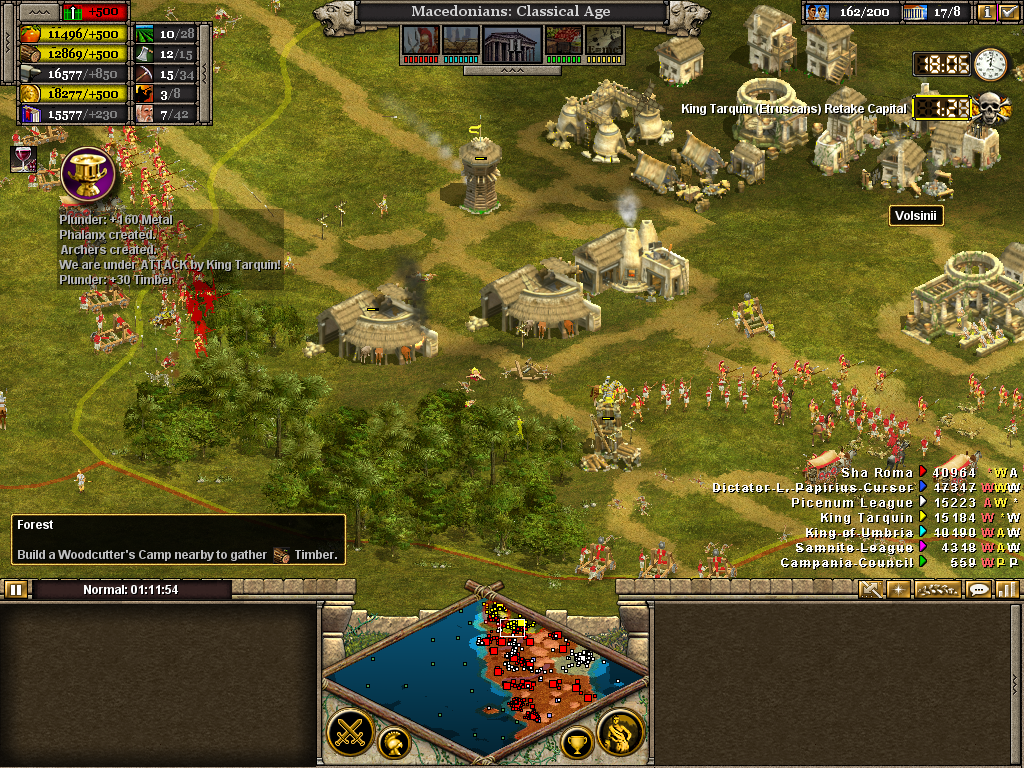Image resolution: width=1024 pixels, height=768 pixels.
Task: Select the crossed swords military button
Action: point(350,732)
